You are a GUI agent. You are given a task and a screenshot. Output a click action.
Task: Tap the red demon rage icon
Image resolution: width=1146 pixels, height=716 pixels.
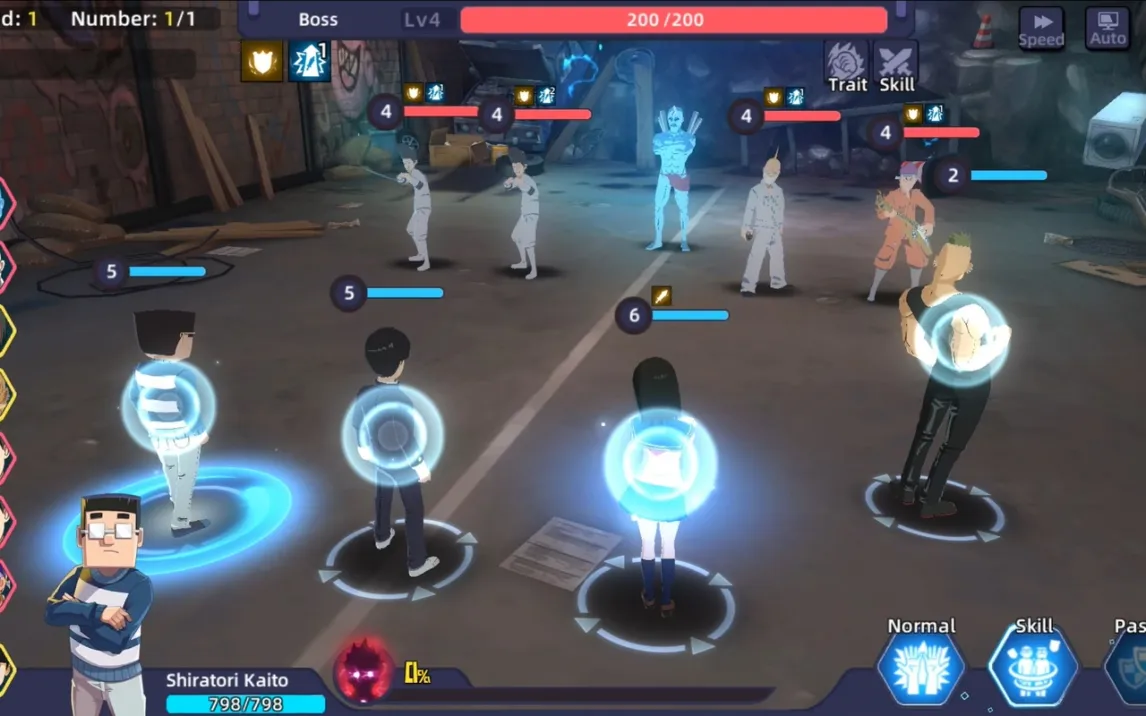(363, 670)
